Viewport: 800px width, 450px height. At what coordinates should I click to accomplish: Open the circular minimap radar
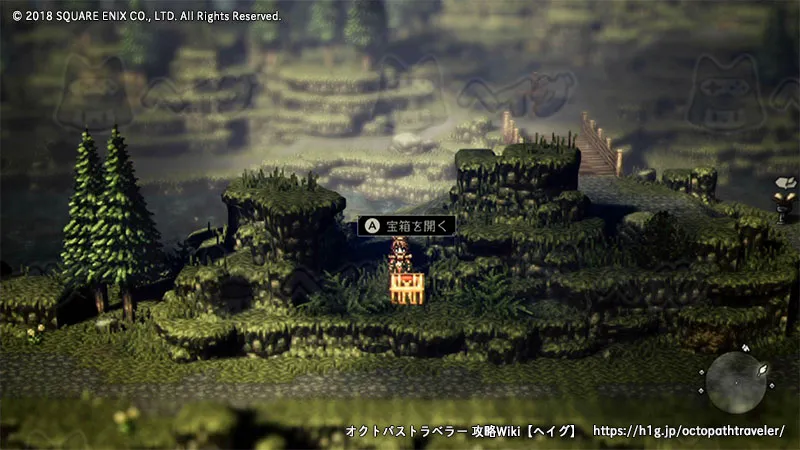coord(738,382)
